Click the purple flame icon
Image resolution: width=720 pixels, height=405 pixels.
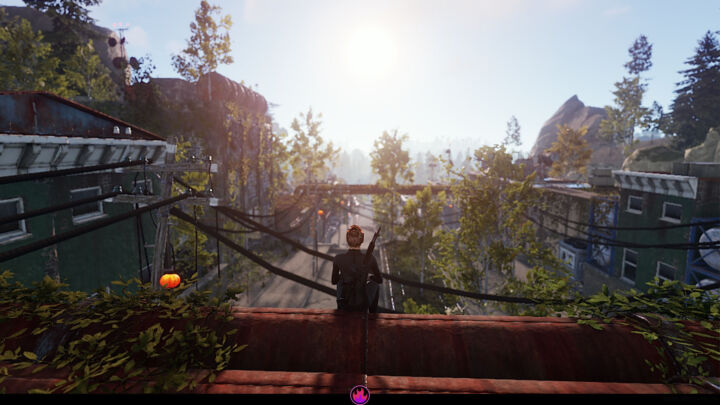tap(360, 394)
